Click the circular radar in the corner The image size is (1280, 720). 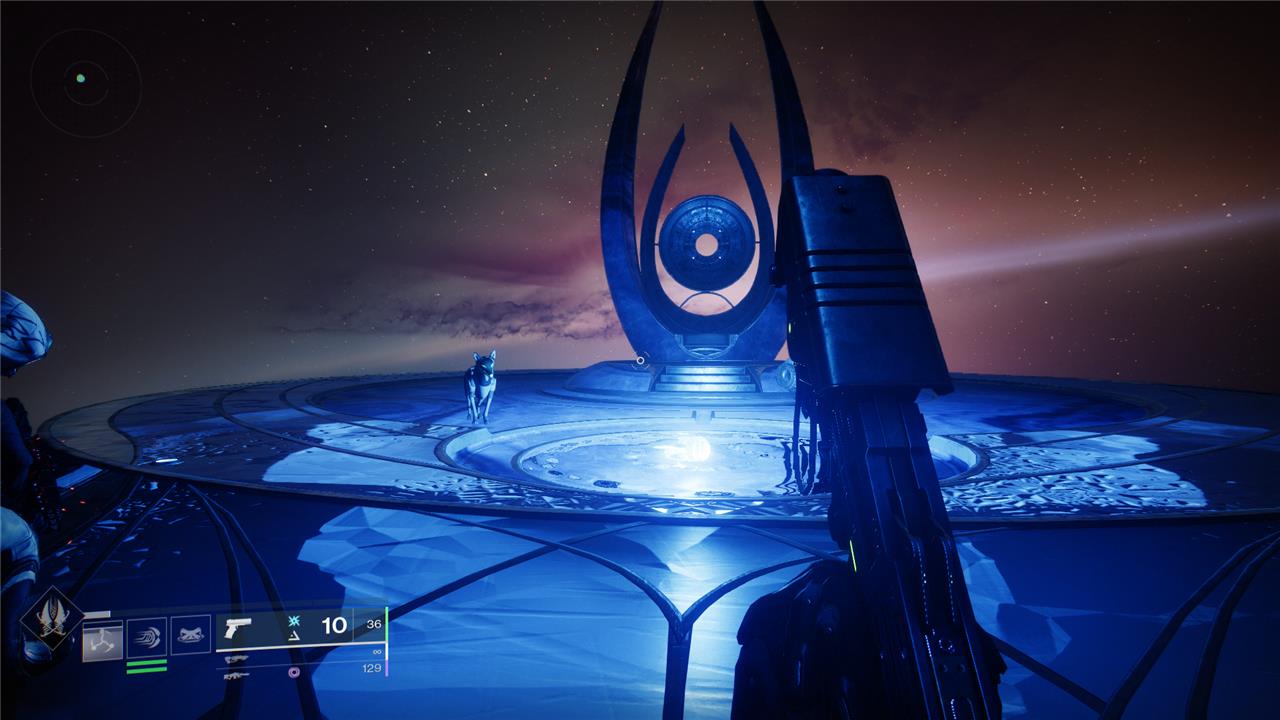tap(85, 83)
